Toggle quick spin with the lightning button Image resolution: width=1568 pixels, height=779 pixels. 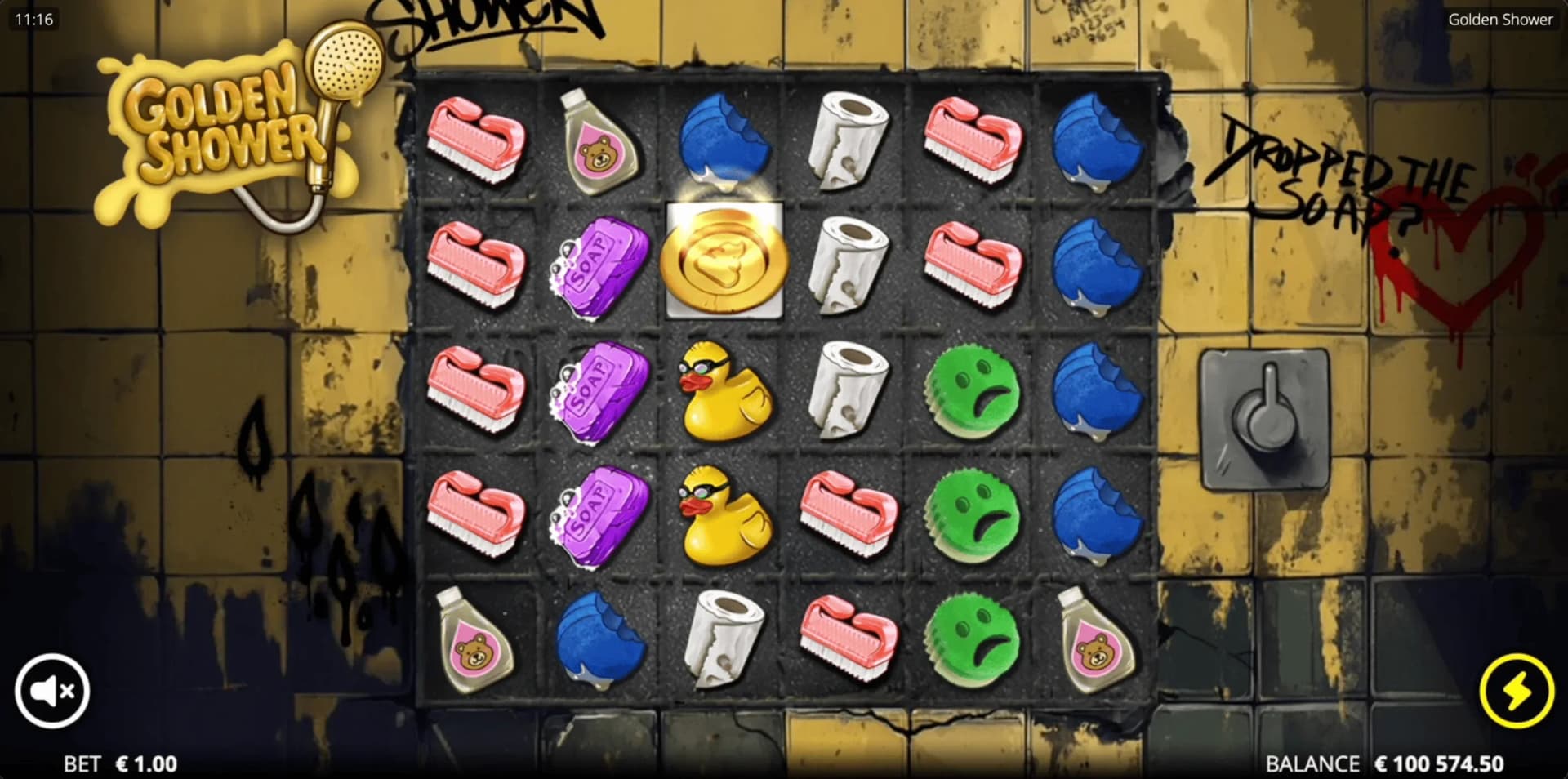tap(1515, 690)
